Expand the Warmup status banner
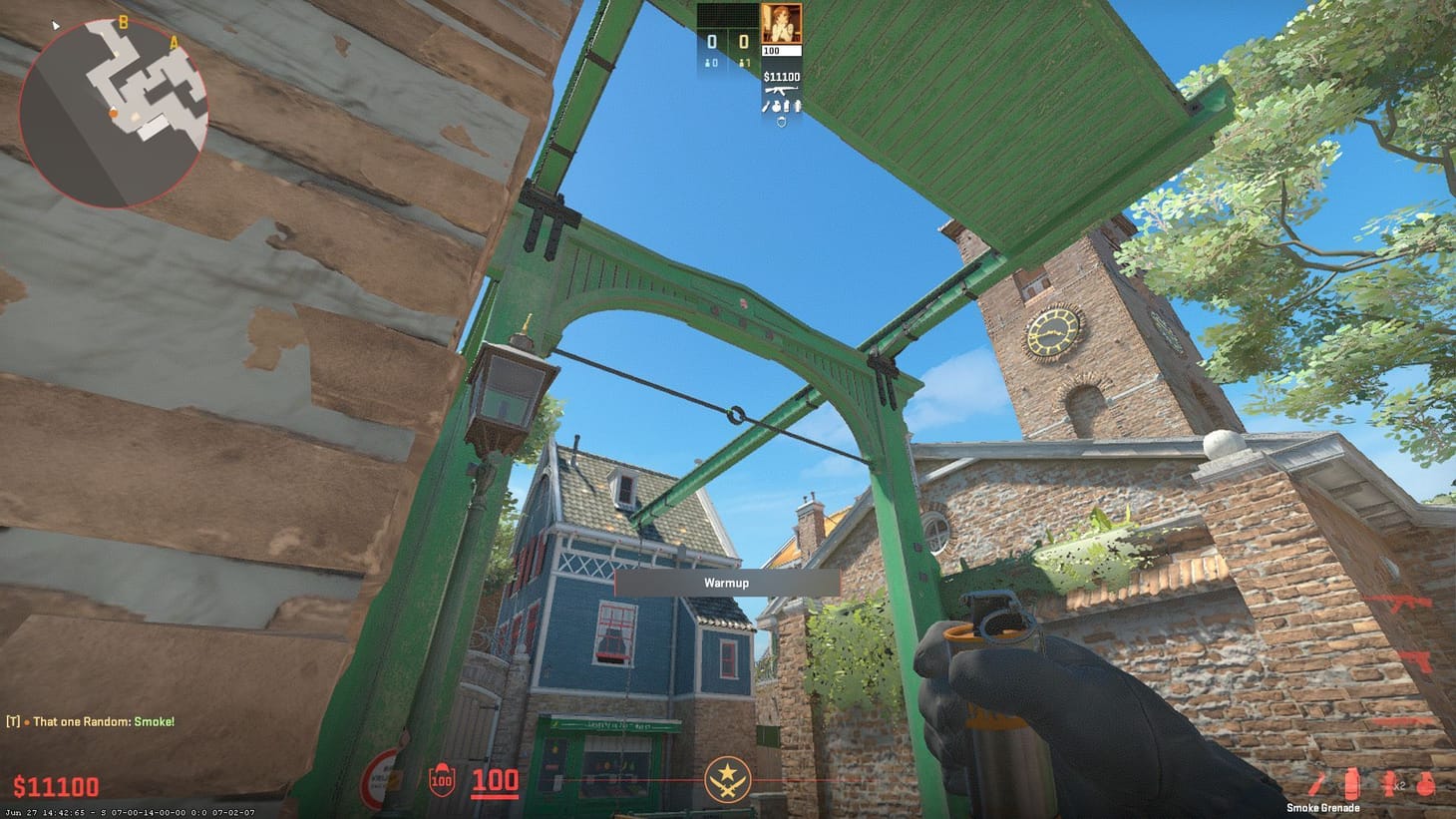Screen dimensions: 1456x819 (x=725, y=583)
